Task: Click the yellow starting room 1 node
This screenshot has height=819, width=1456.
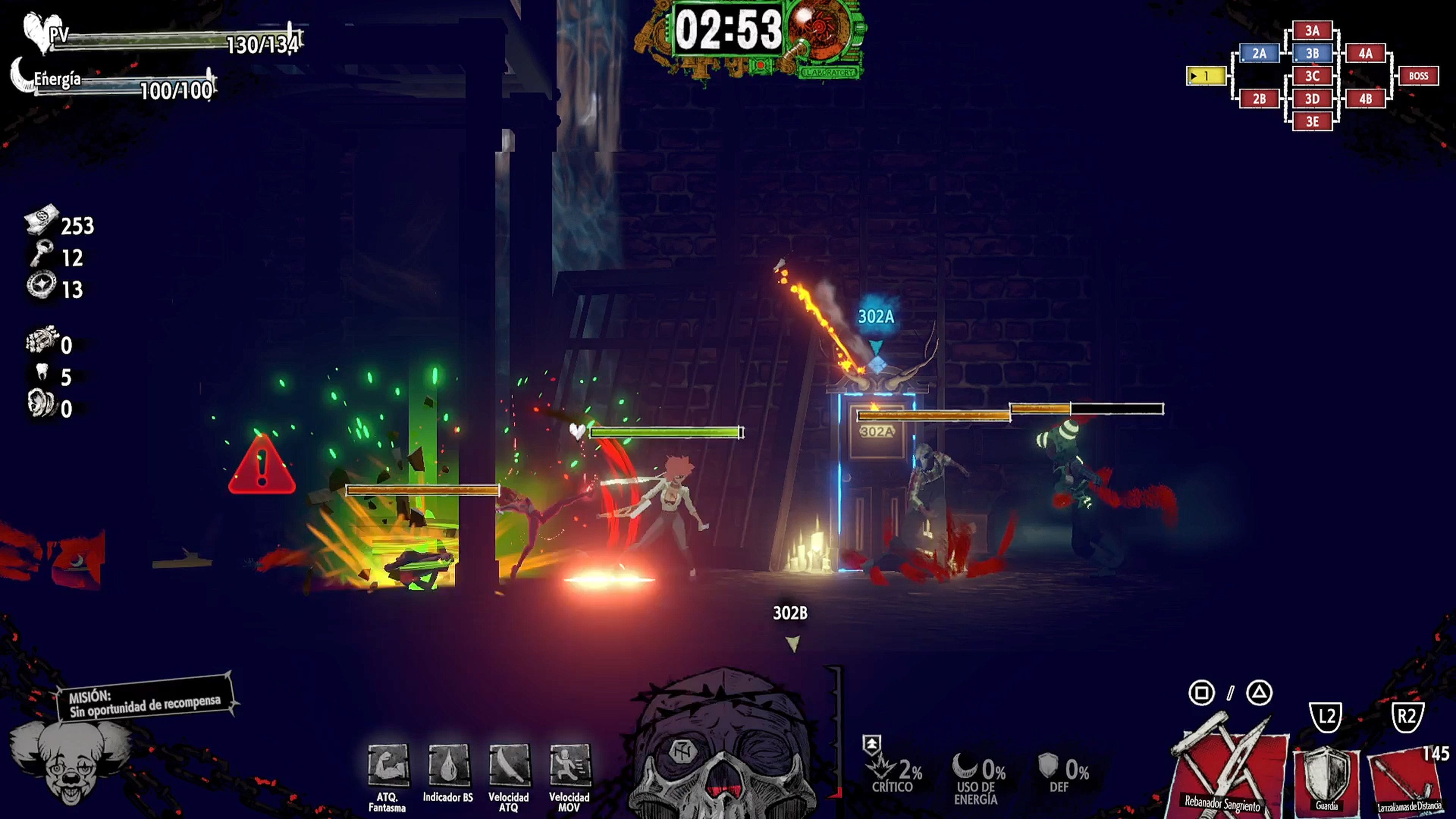Action: [1206, 76]
